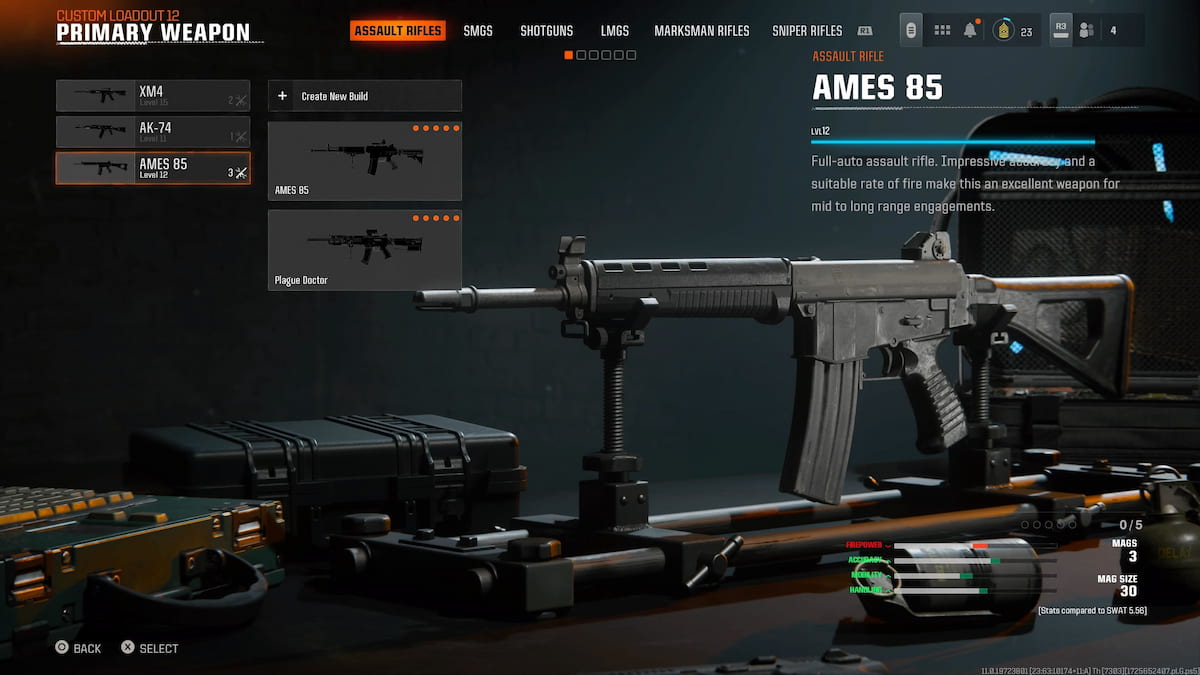This screenshot has width=1200, height=675.
Task: Pick the AMES 85 weapon entry
Action: (x=153, y=168)
